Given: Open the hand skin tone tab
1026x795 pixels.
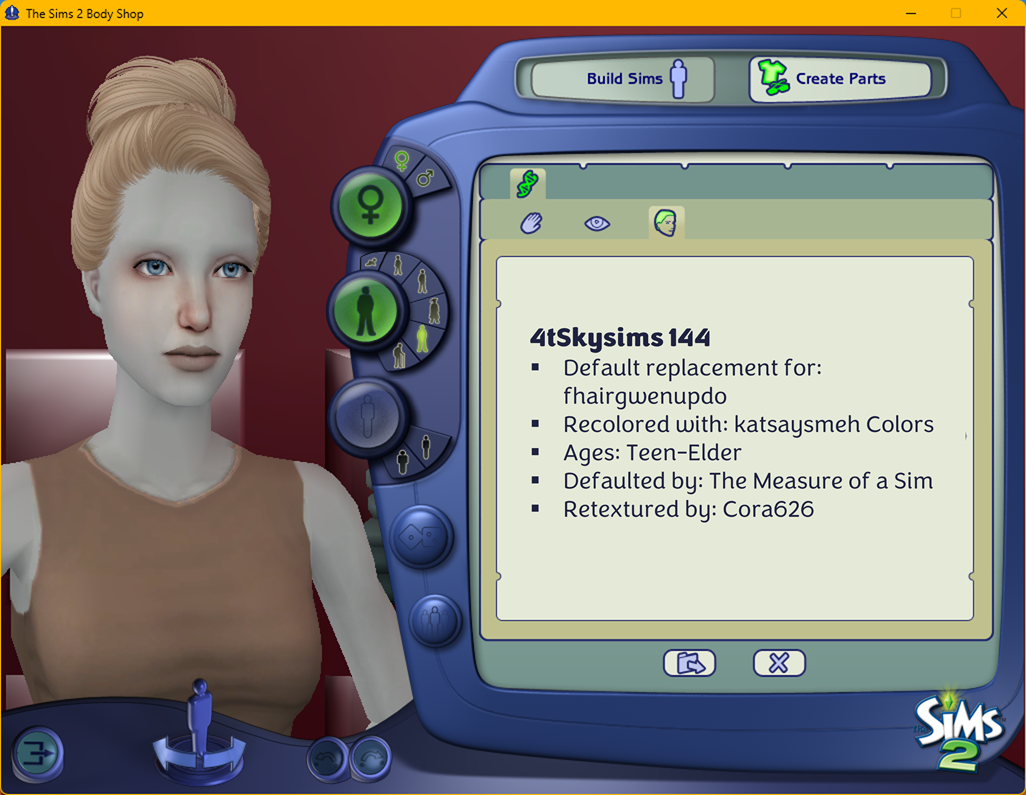Looking at the screenshot, I should [x=531, y=223].
